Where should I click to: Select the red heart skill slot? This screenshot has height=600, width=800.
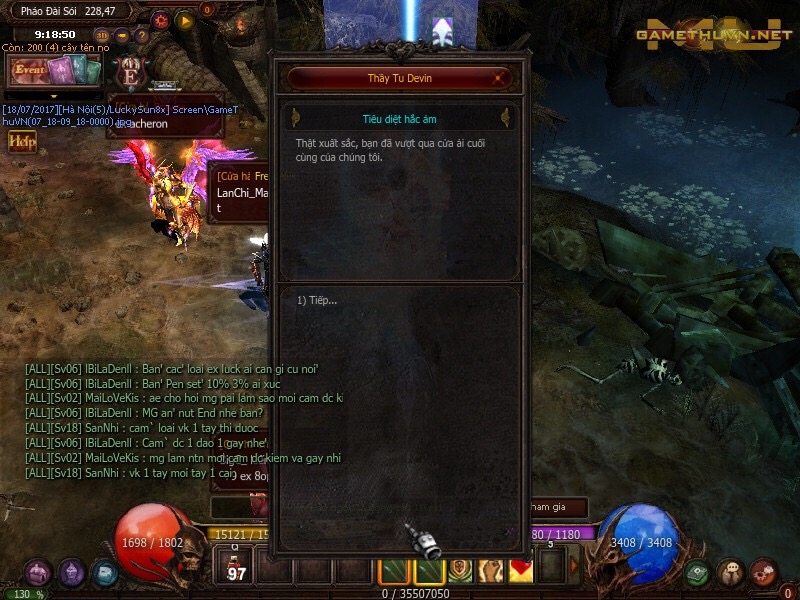[x=522, y=570]
